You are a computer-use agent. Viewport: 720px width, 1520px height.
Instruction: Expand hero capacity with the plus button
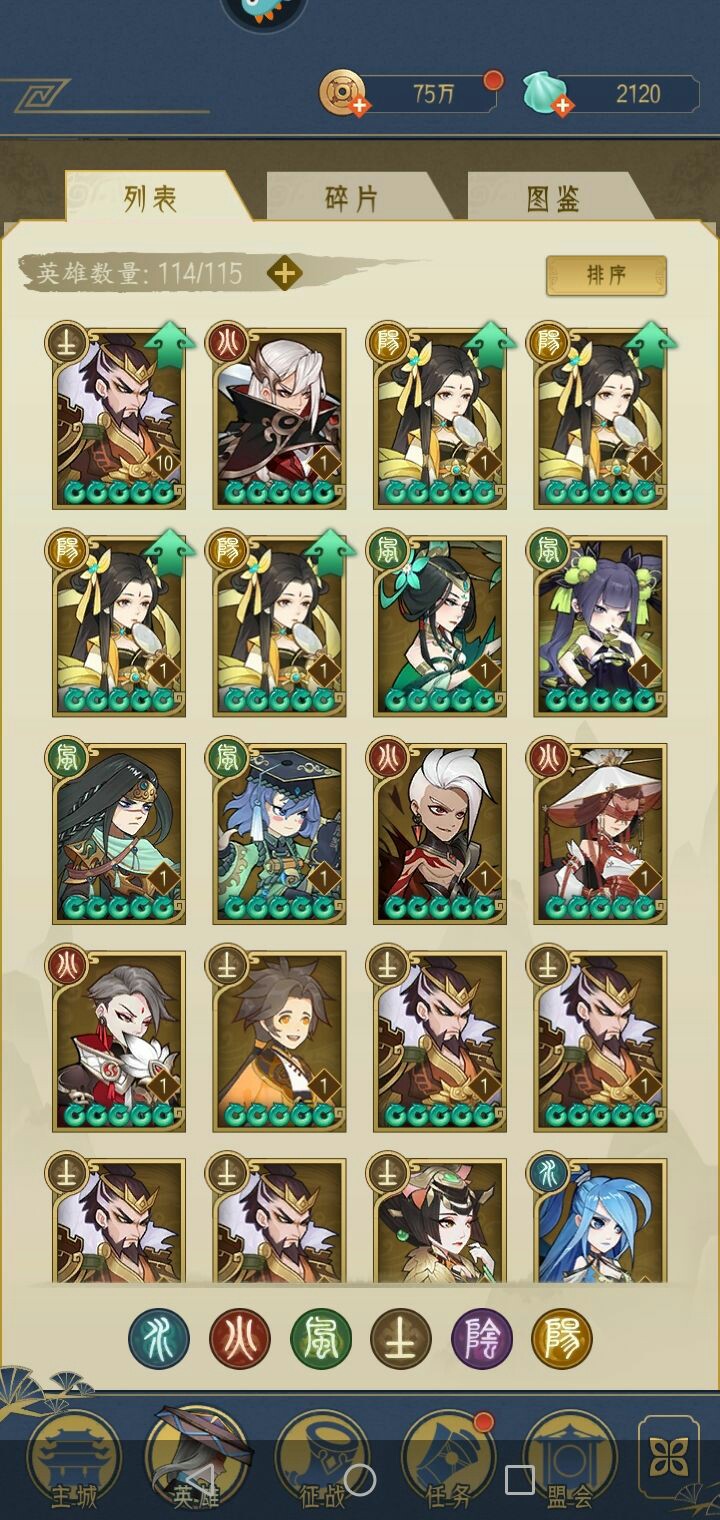(x=285, y=273)
